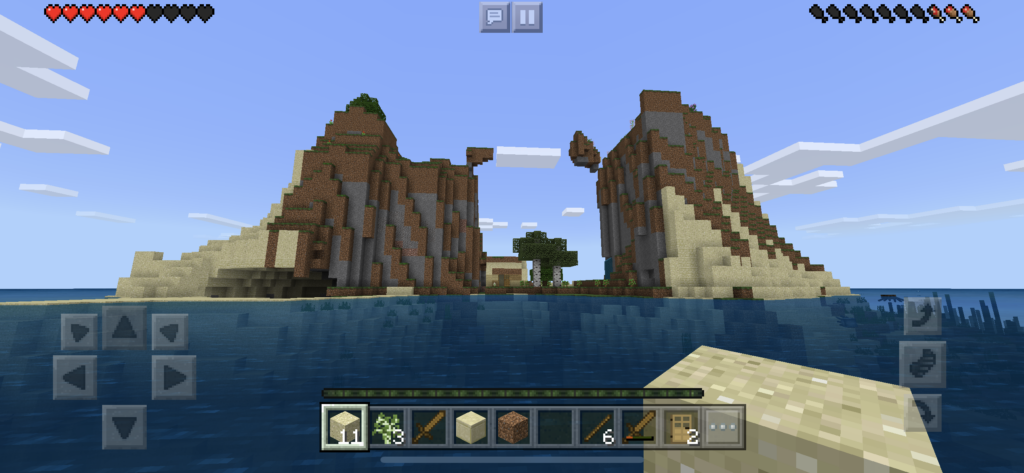Image resolution: width=1024 pixels, height=473 pixels.
Task: Open the chat button
Action: point(494,16)
